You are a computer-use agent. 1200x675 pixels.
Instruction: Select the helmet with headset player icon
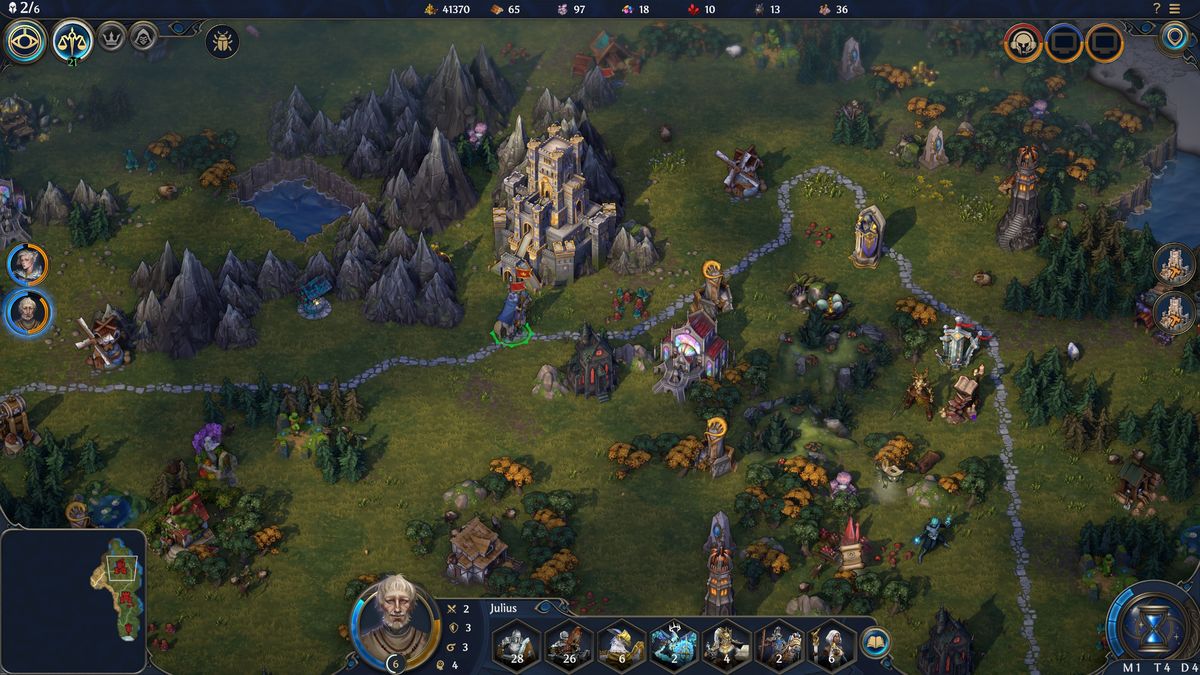coord(1023,43)
